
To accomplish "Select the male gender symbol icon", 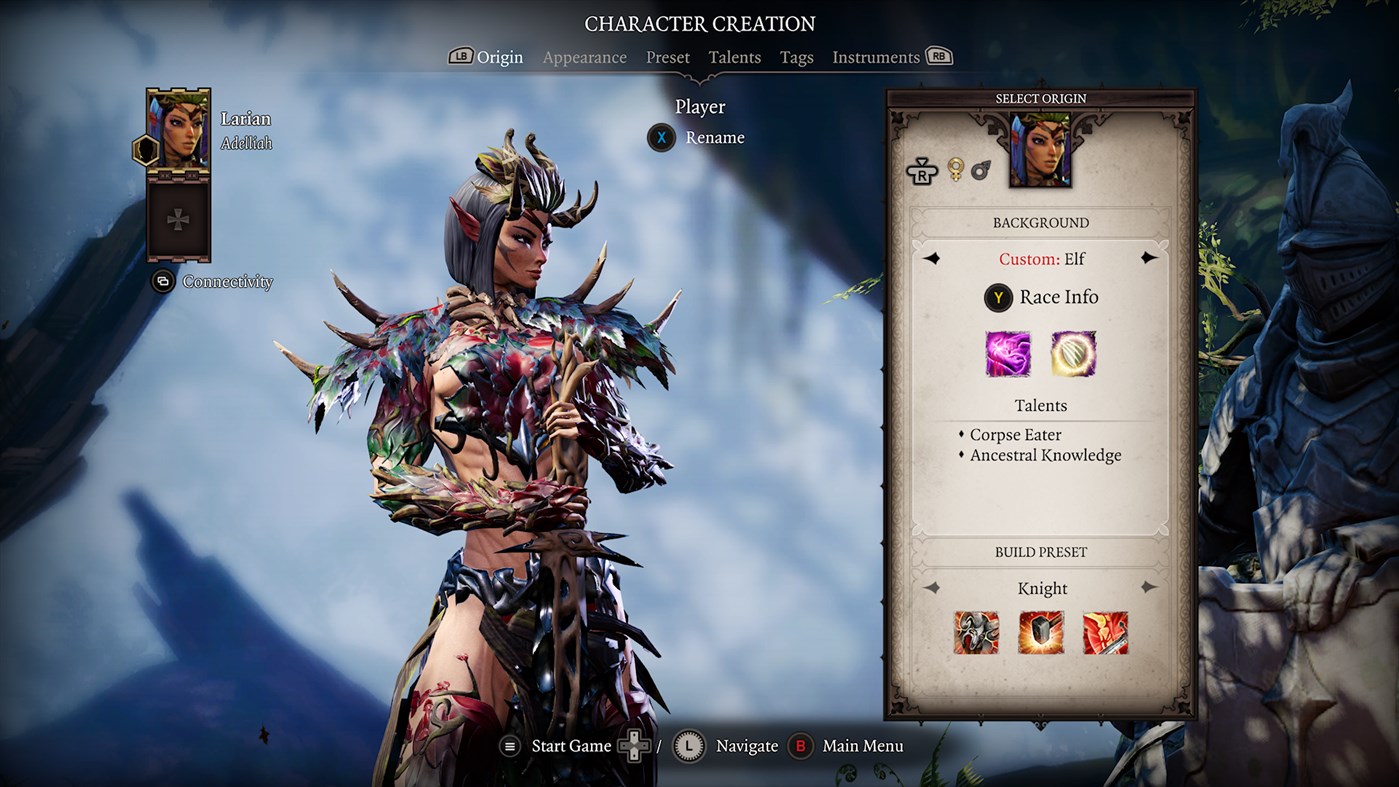I will click(981, 170).
